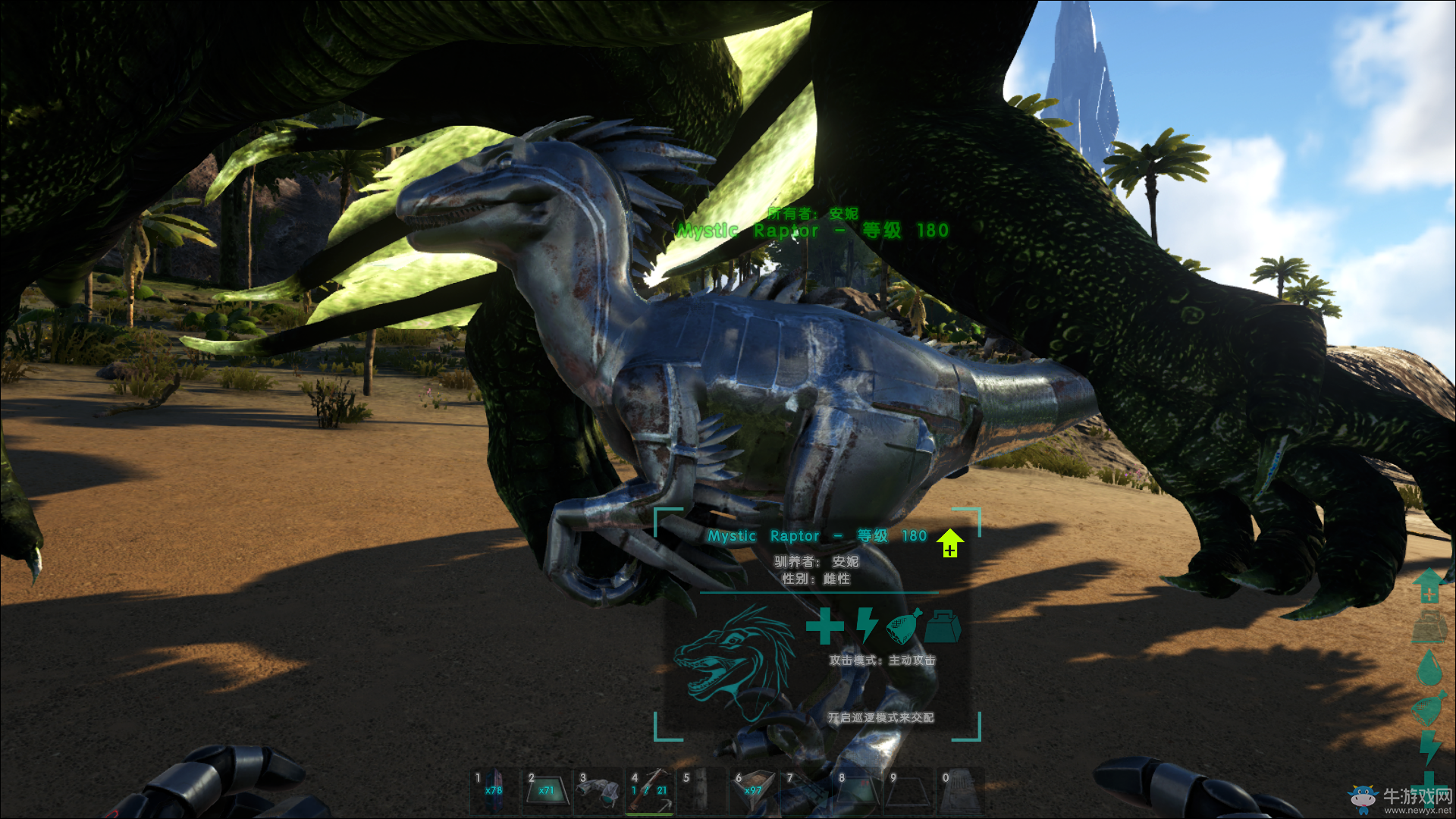Open the newyx.net watermark logo
The image size is (1456, 819).
click(x=1400, y=799)
